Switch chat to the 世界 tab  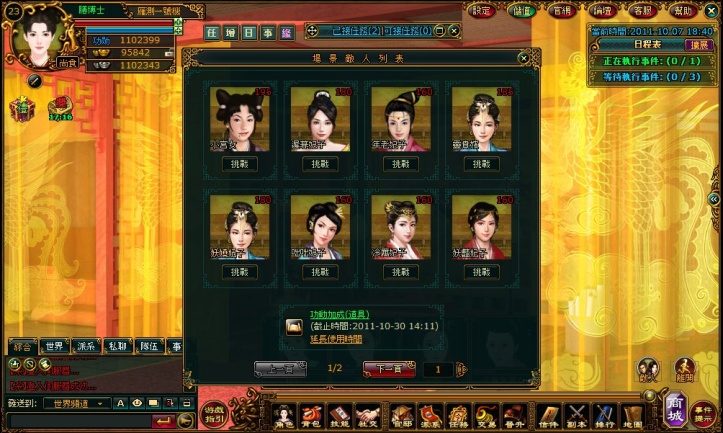point(56,346)
